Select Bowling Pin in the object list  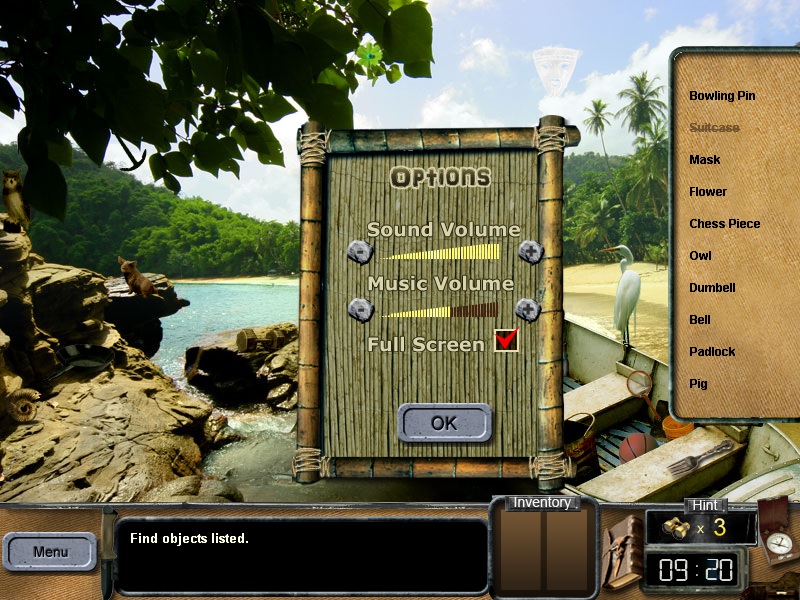(x=722, y=96)
